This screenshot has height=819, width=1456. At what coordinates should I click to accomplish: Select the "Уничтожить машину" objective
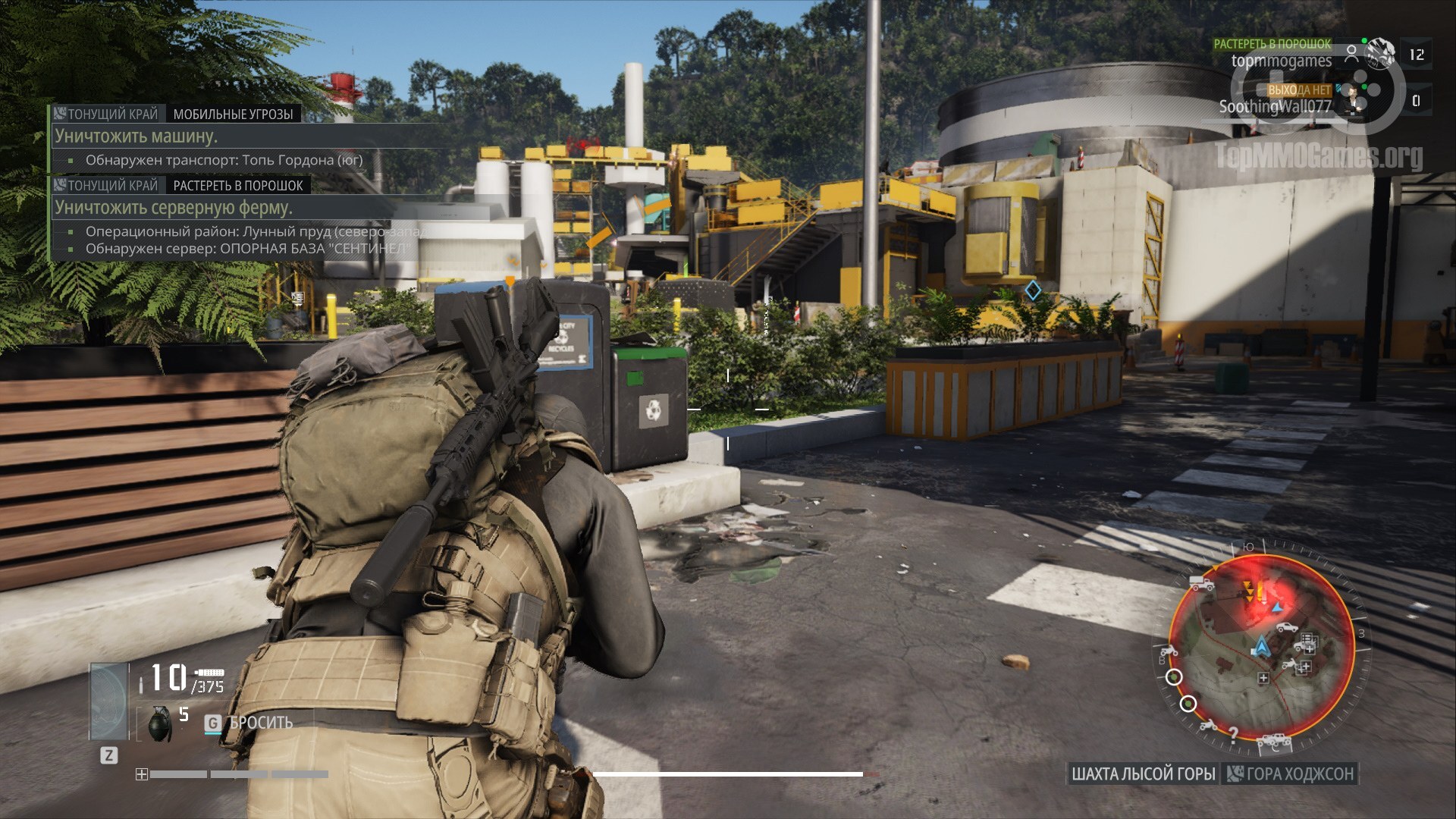[136, 136]
